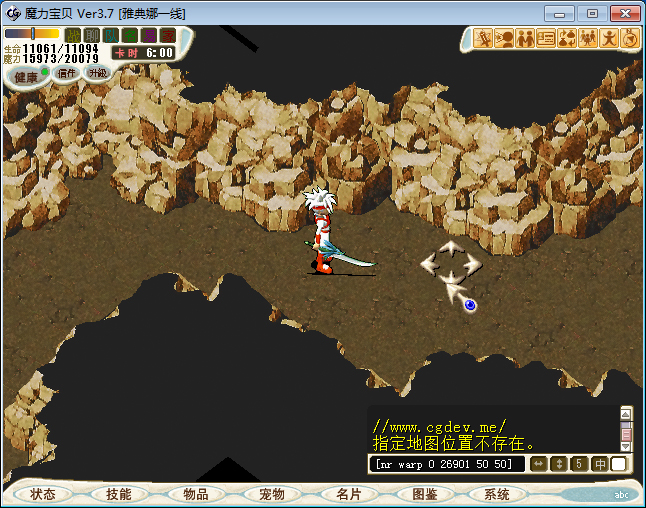Click the name card exchange action icon
The width and height of the screenshot is (646, 508).
pyautogui.click(x=545, y=39)
